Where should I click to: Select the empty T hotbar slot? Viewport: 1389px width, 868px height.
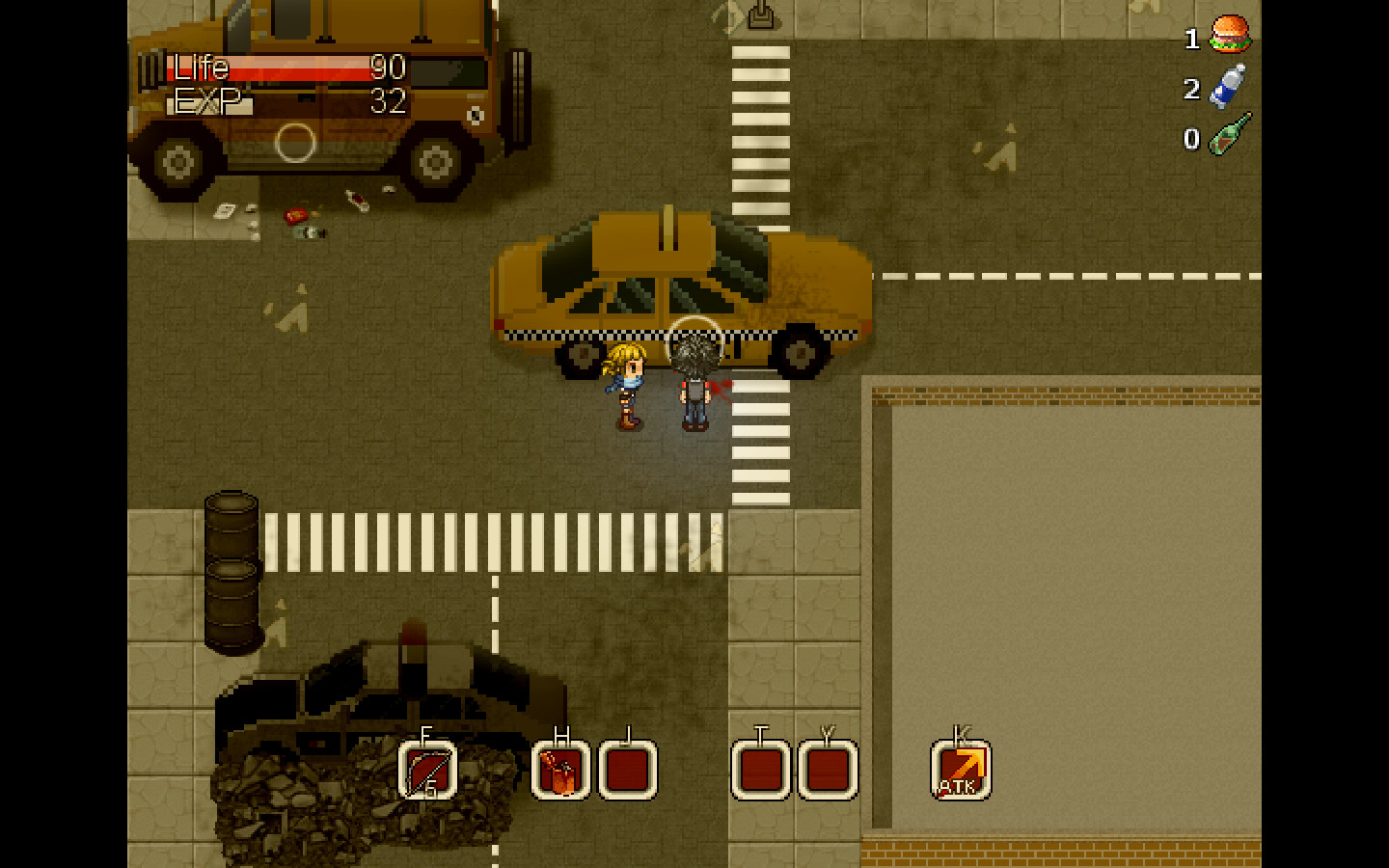pos(761,768)
